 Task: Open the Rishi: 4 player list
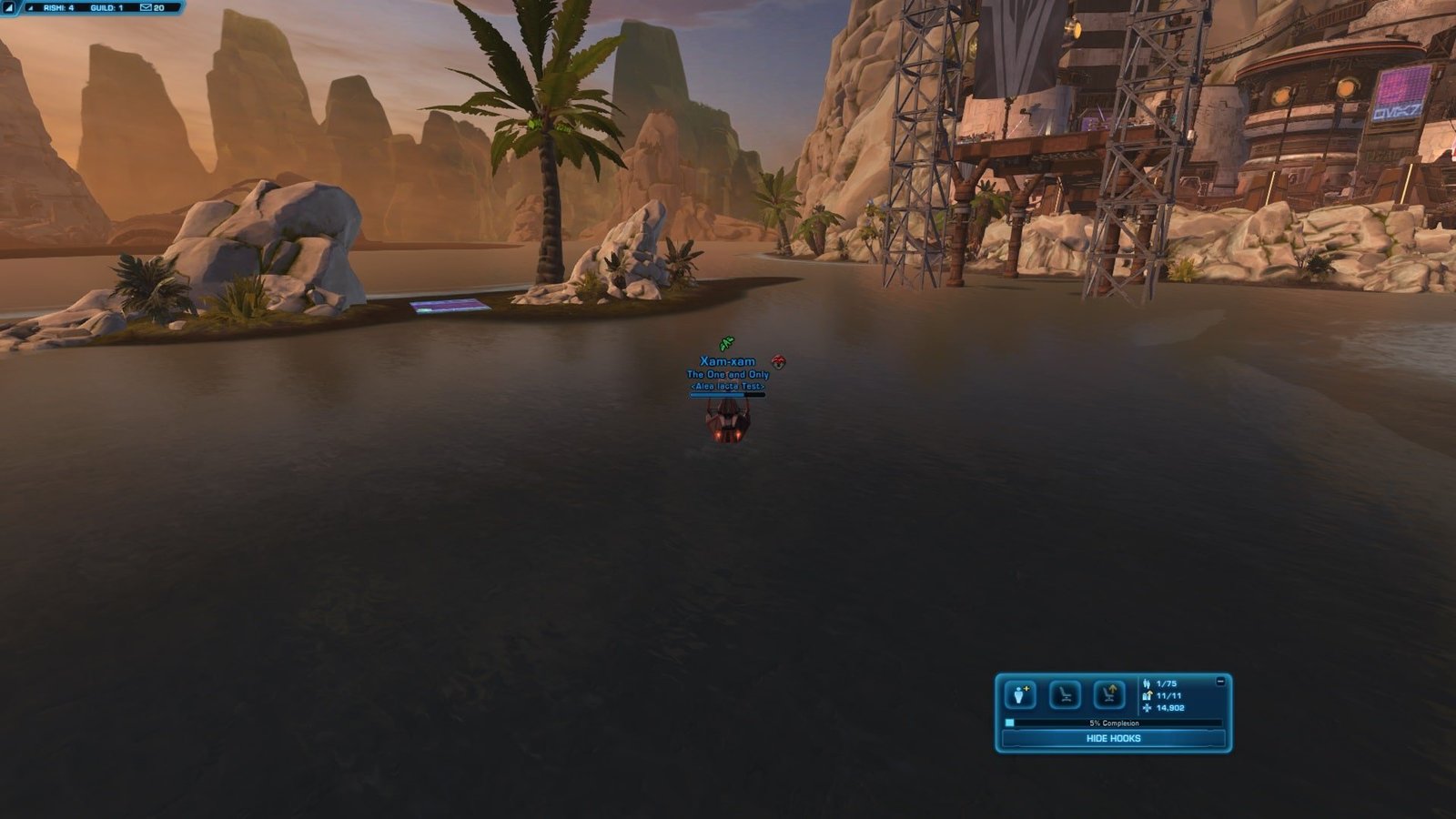58,7
